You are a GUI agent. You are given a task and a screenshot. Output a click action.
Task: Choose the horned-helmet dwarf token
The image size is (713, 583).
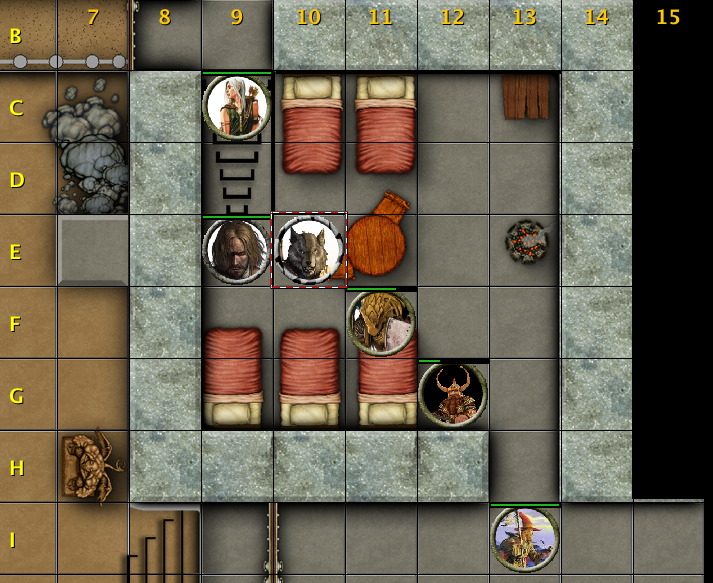coord(453,394)
